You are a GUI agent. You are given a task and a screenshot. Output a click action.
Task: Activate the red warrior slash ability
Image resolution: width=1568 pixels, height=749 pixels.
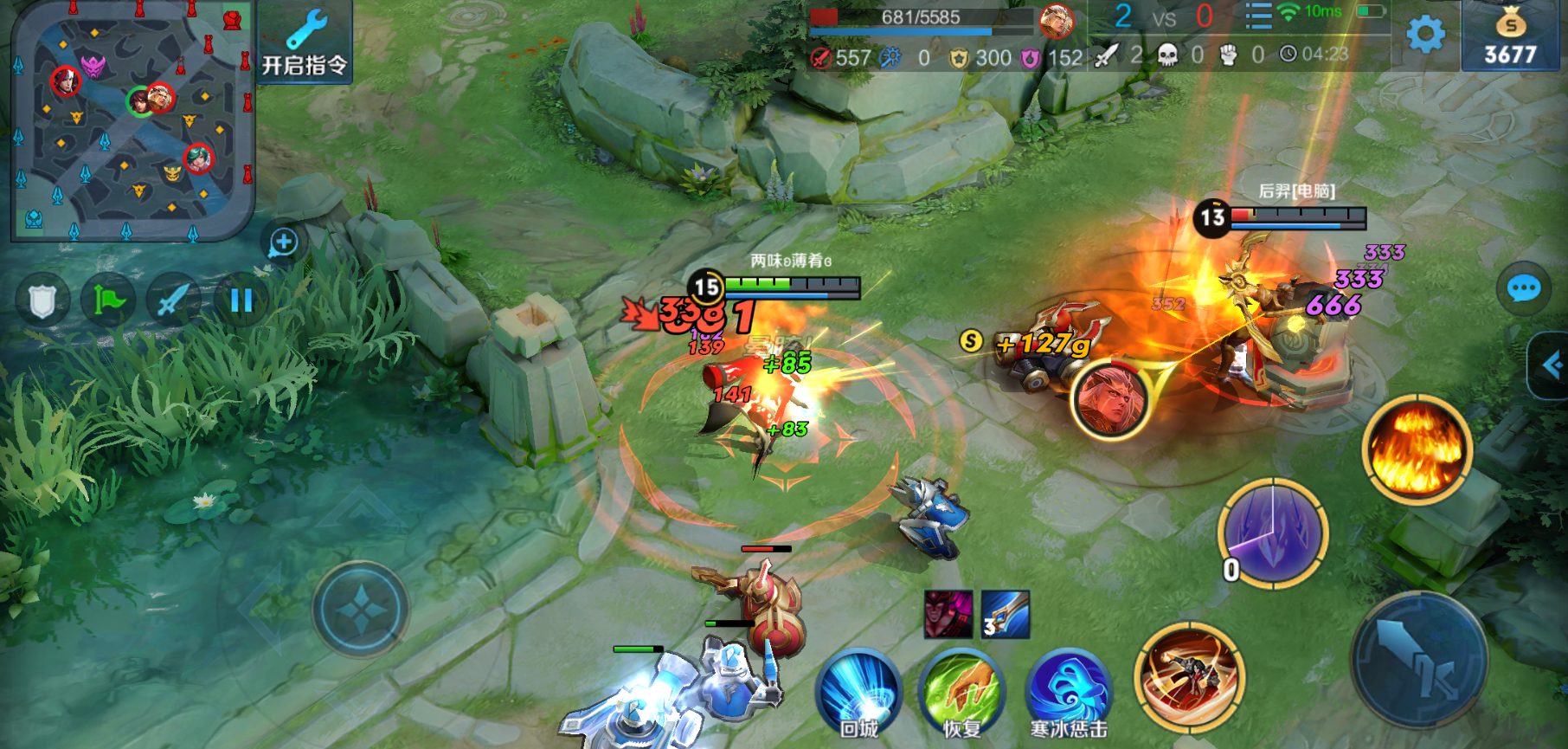1190,675
